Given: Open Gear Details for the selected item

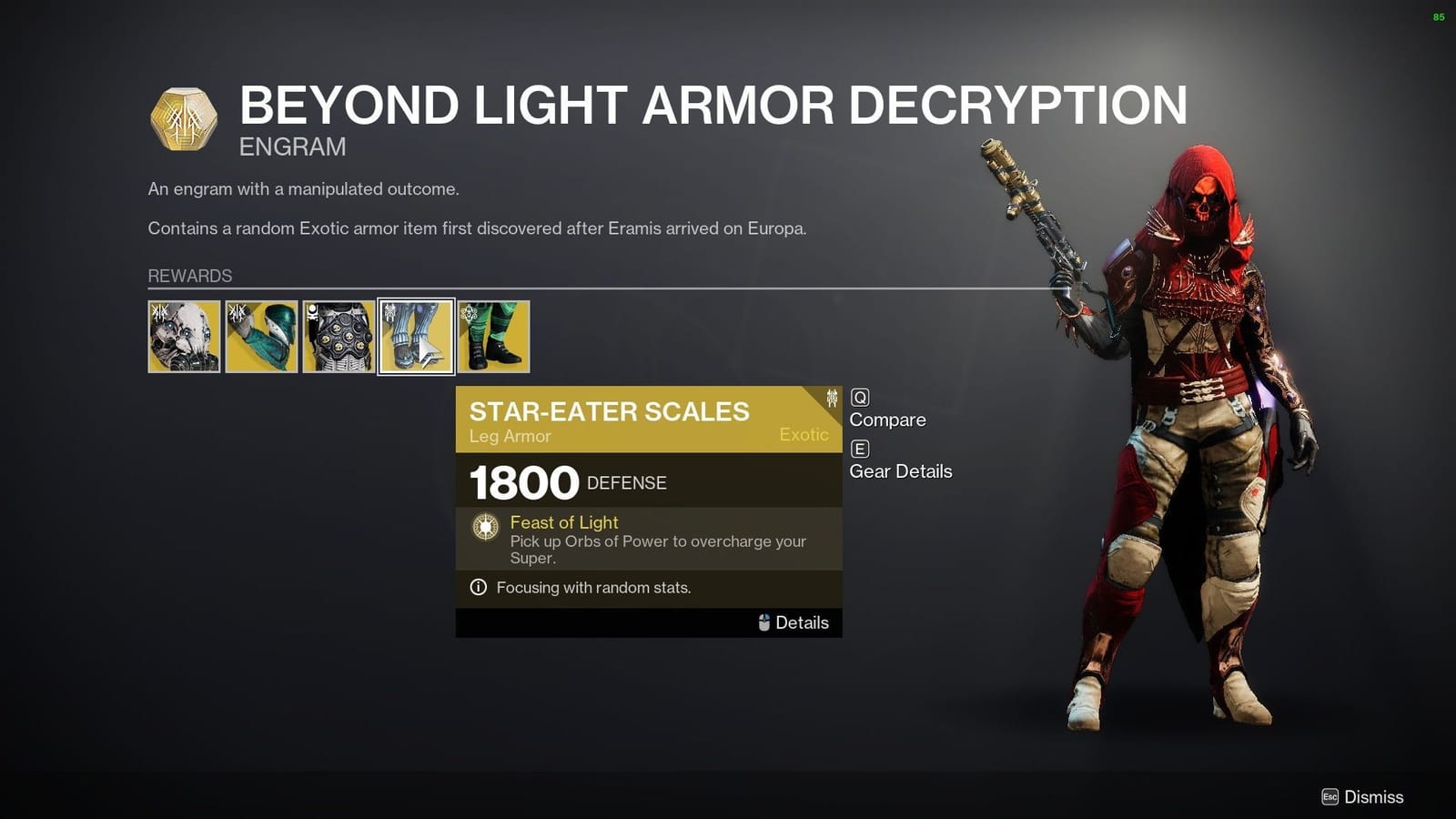Looking at the screenshot, I should pos(900,471).
